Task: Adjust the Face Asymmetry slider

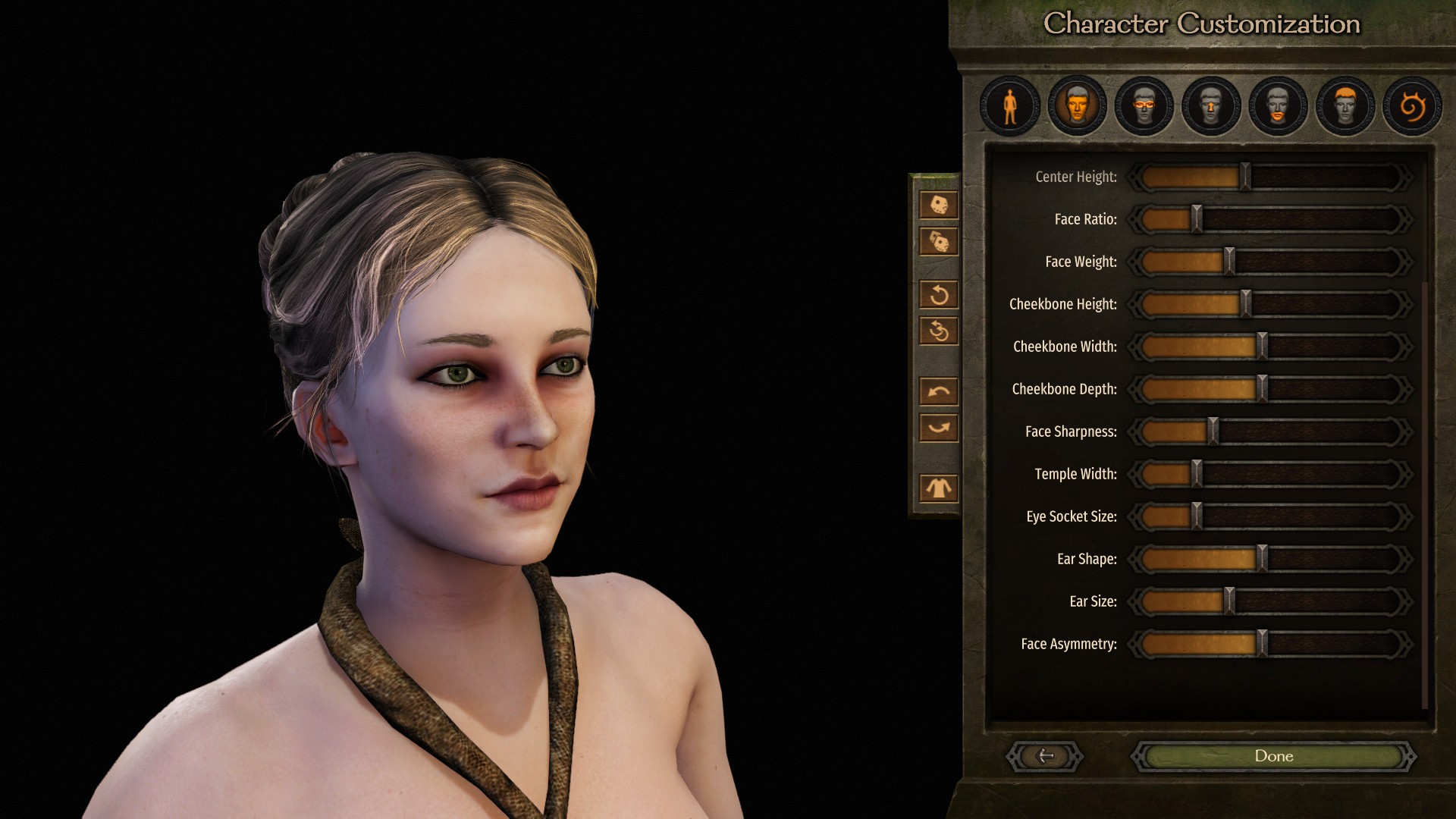Action: [x=1262, y=644]
